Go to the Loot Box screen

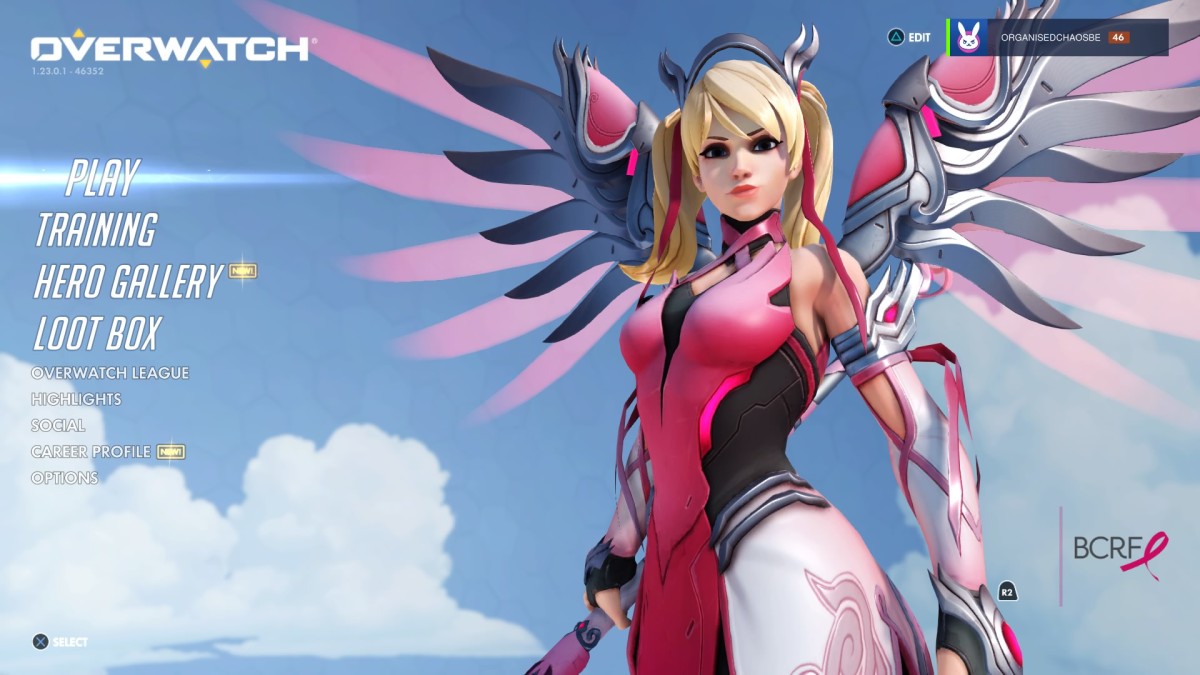click(x=97, y=334)
